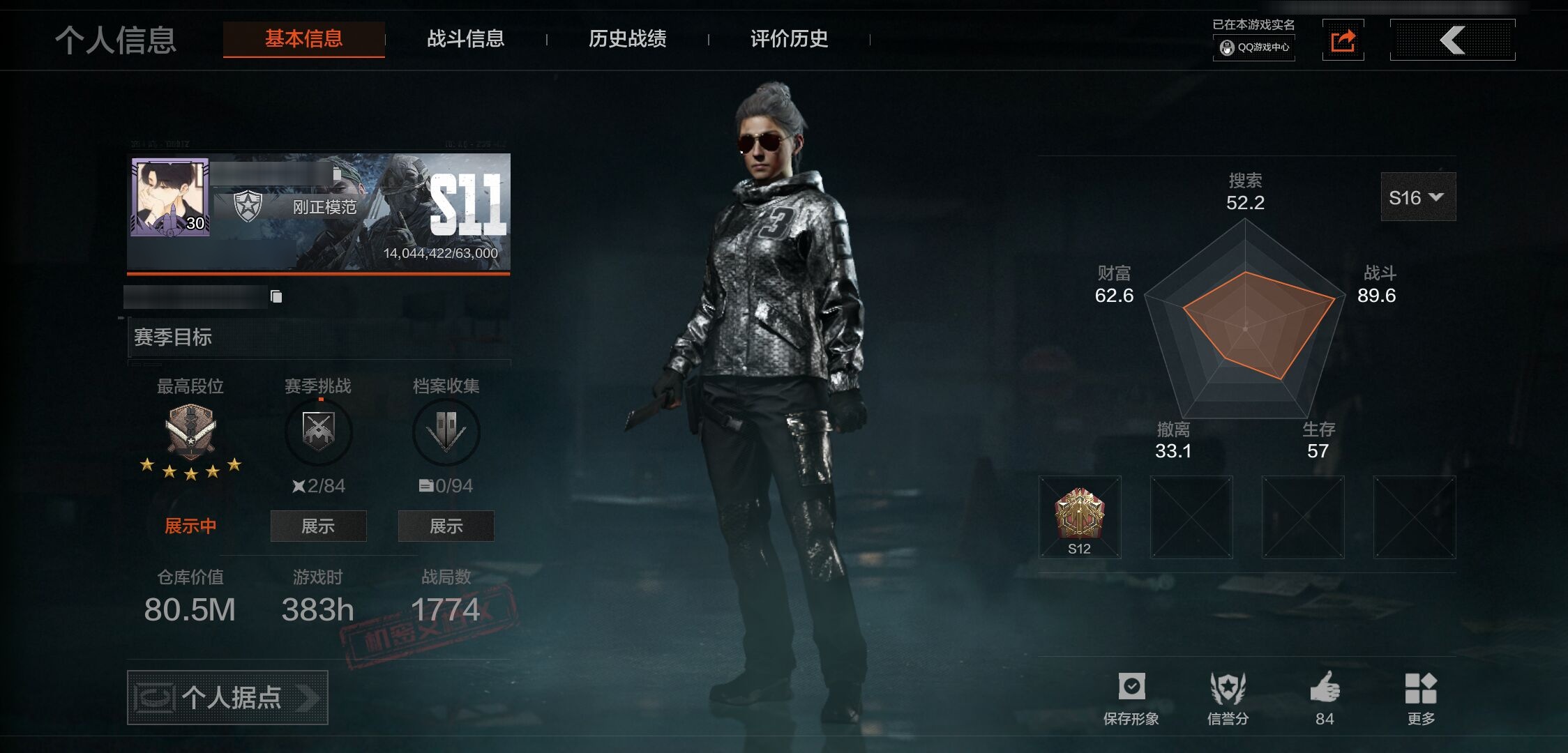Go back with the arrow button
1568x753 pixels.
point(1452,40)
